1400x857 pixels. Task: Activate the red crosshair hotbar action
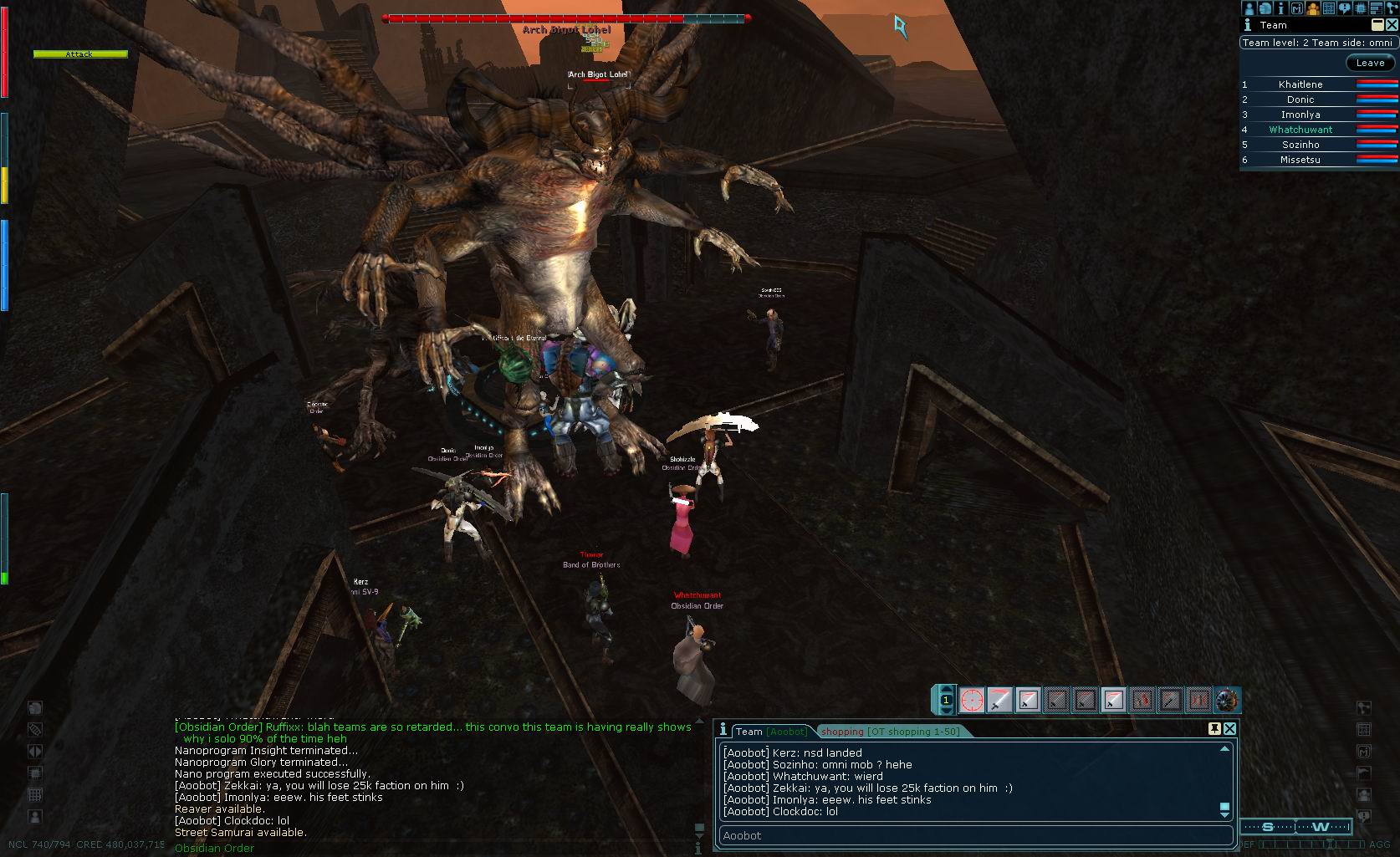point(972,700)
